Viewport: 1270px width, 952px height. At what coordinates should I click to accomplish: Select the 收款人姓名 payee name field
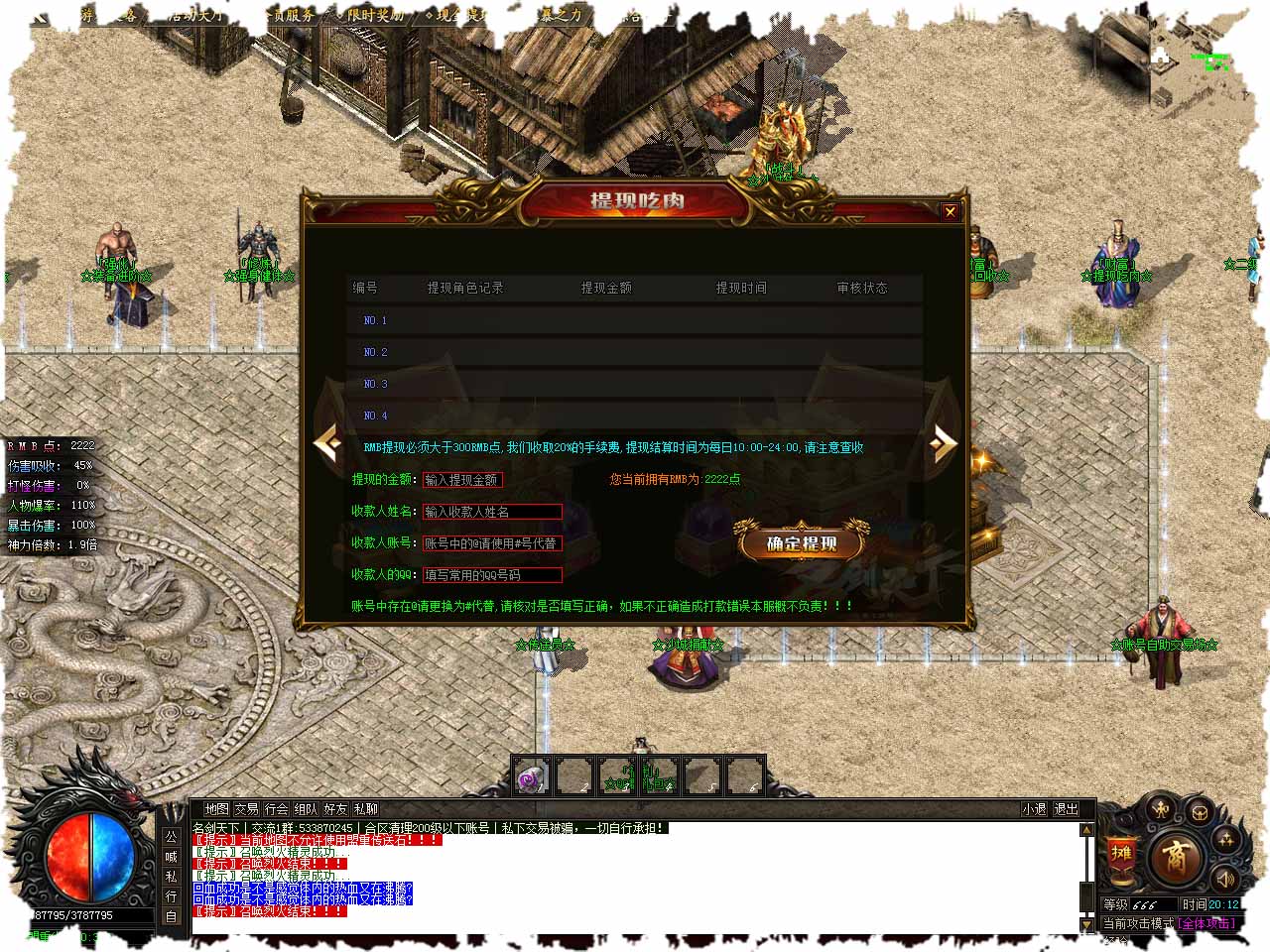point(492,512)
